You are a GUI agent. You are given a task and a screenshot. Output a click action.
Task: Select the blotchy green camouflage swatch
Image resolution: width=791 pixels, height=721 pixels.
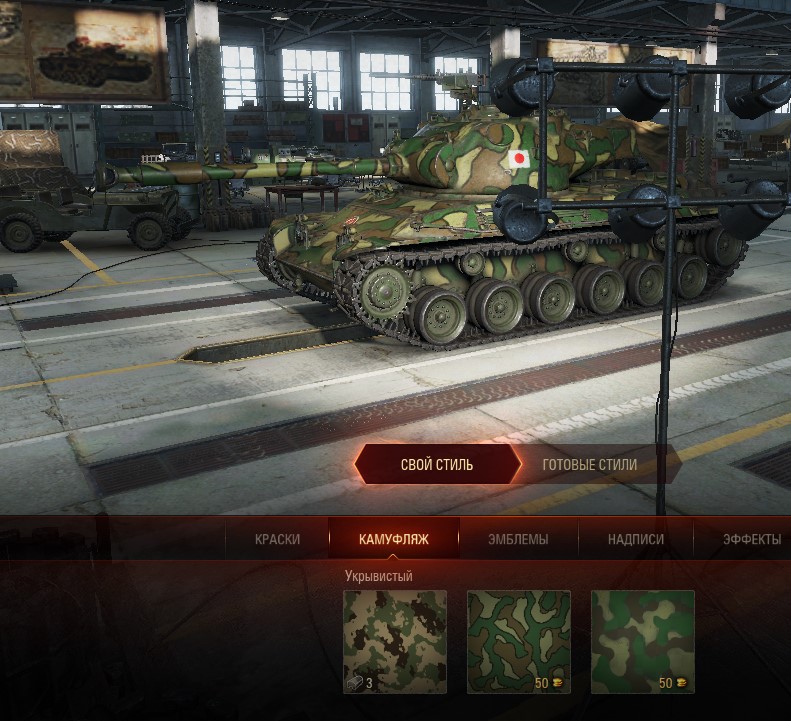pos(643,642)
